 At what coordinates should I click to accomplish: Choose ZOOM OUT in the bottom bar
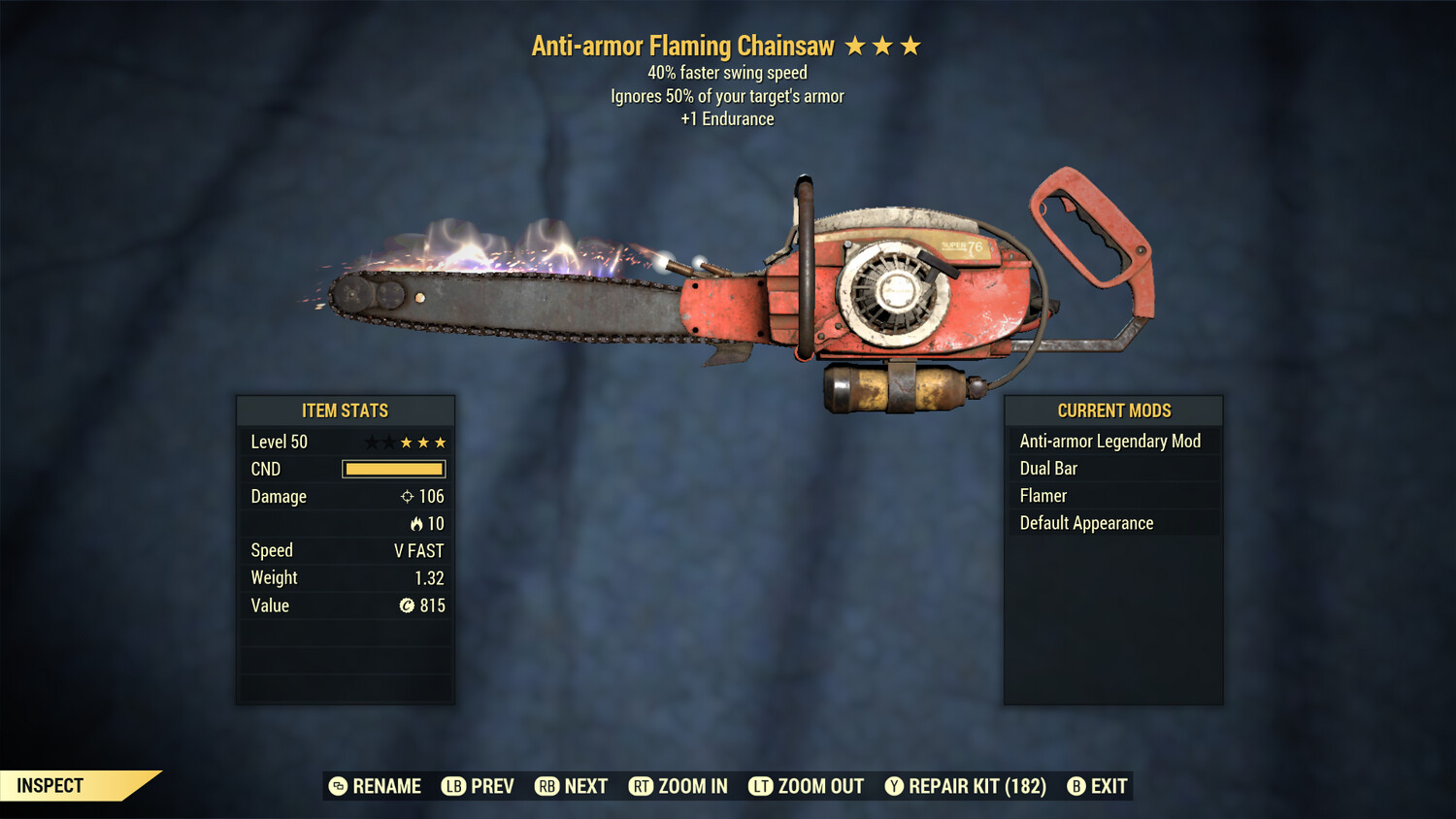[807, 786]
